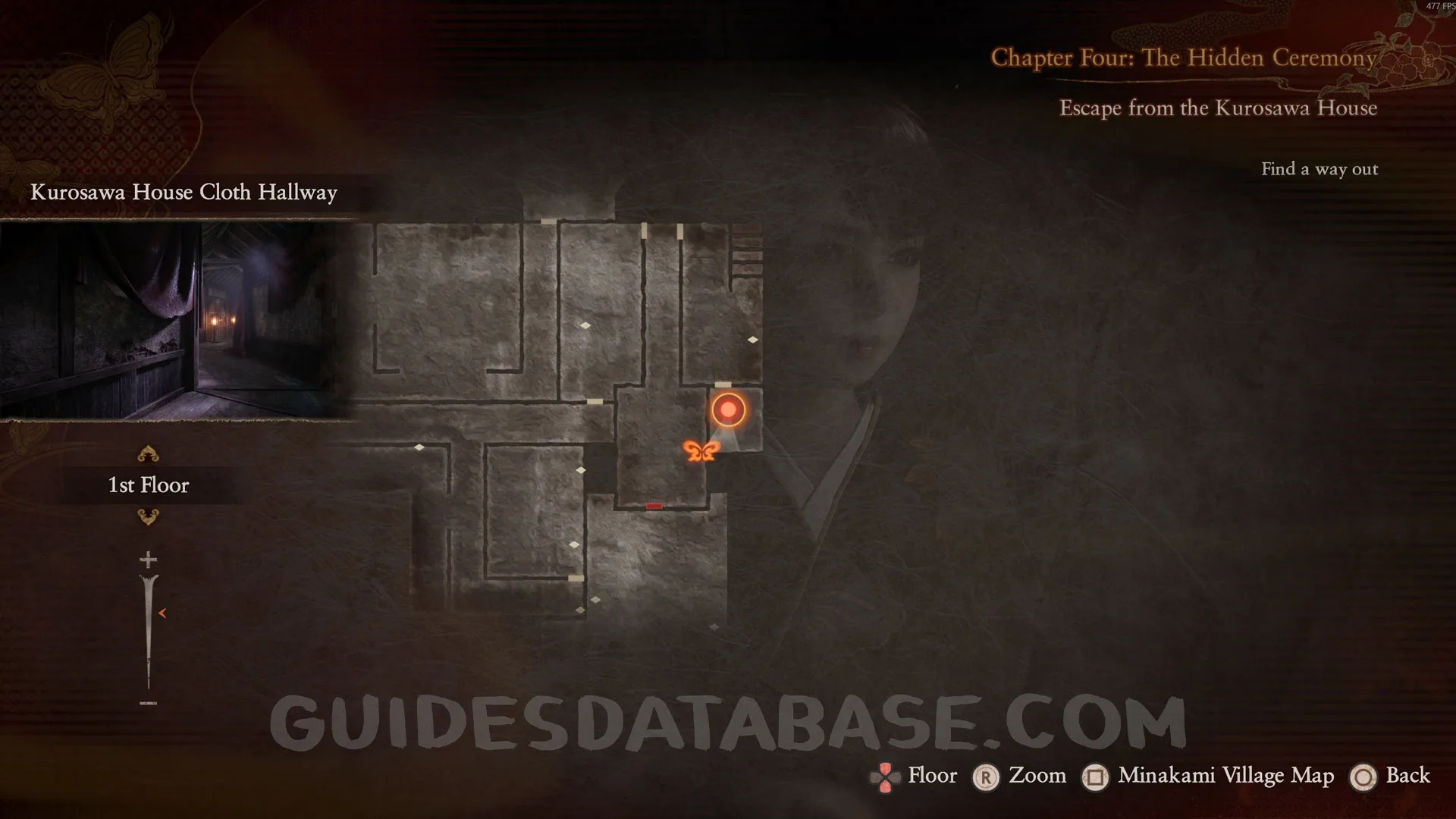The height and width of the screenshot is (819, 1456).
Task: Go back from the map screen
Action: click(x=1407, y=775)
